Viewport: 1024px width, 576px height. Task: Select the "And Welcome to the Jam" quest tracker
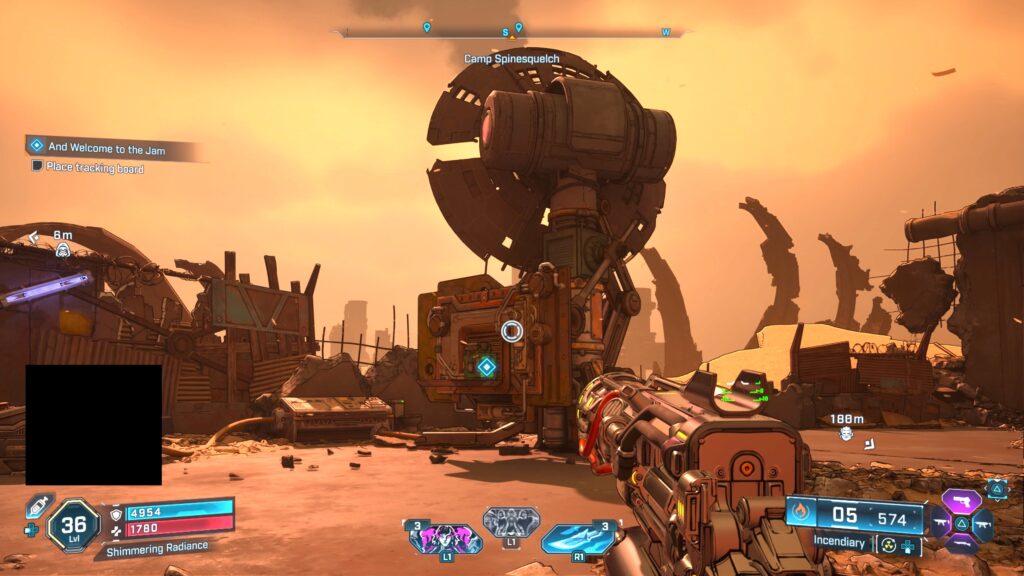coord(107,147)
